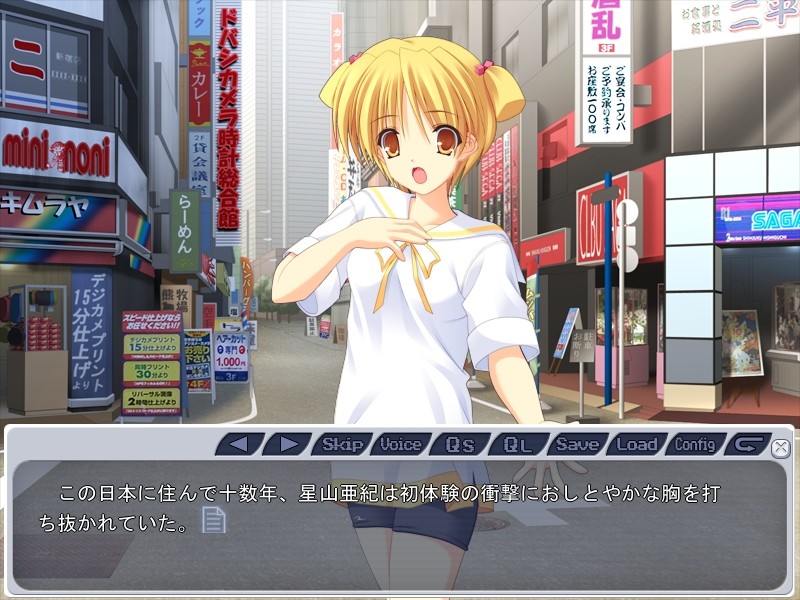800x600 pixels.
Task: Click the page icon to continue dialogue
Action: (214, 520)
